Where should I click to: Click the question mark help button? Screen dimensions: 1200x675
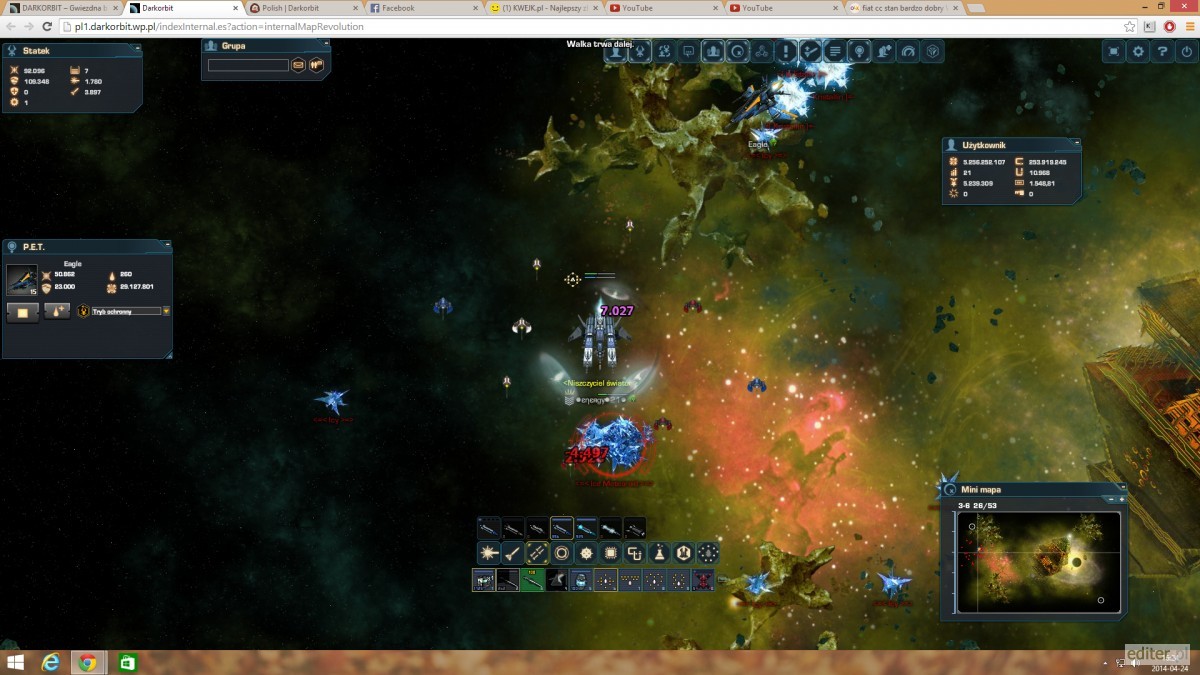click(1162, 52)
